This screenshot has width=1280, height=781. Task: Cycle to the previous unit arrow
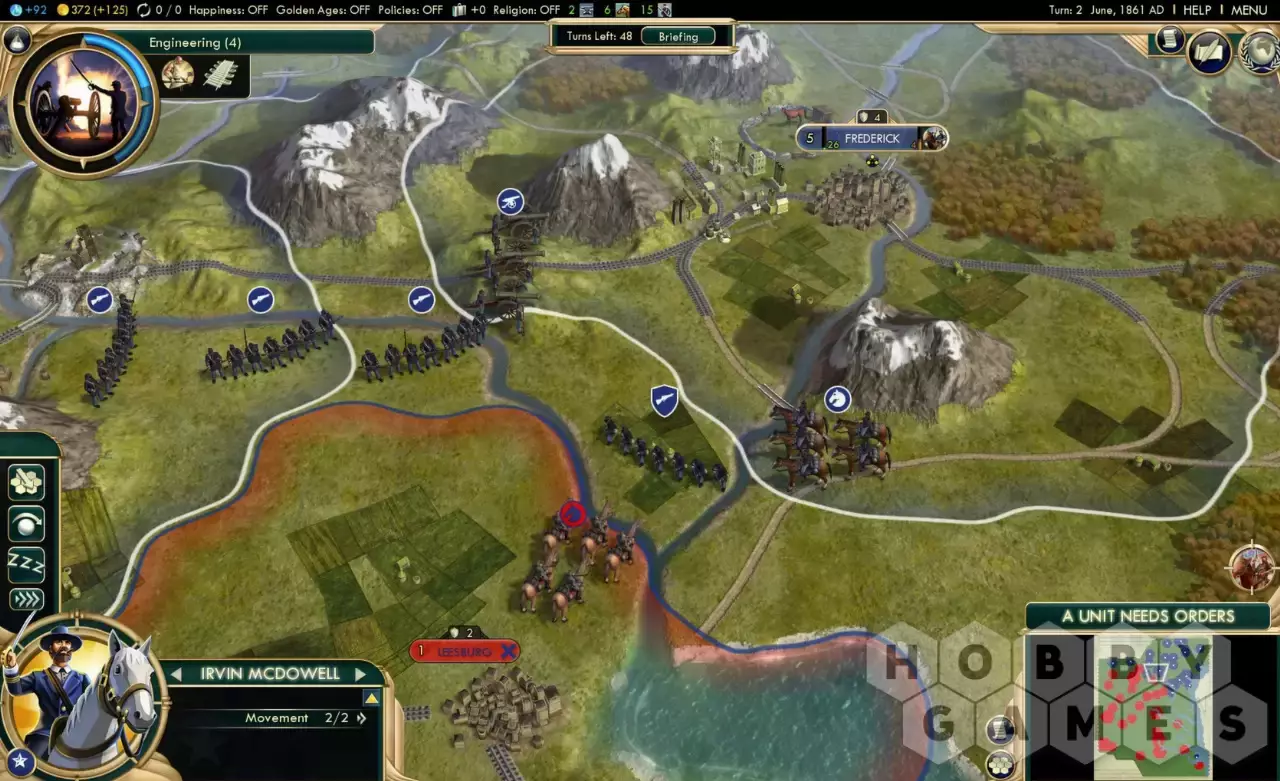tap(178, 674)
